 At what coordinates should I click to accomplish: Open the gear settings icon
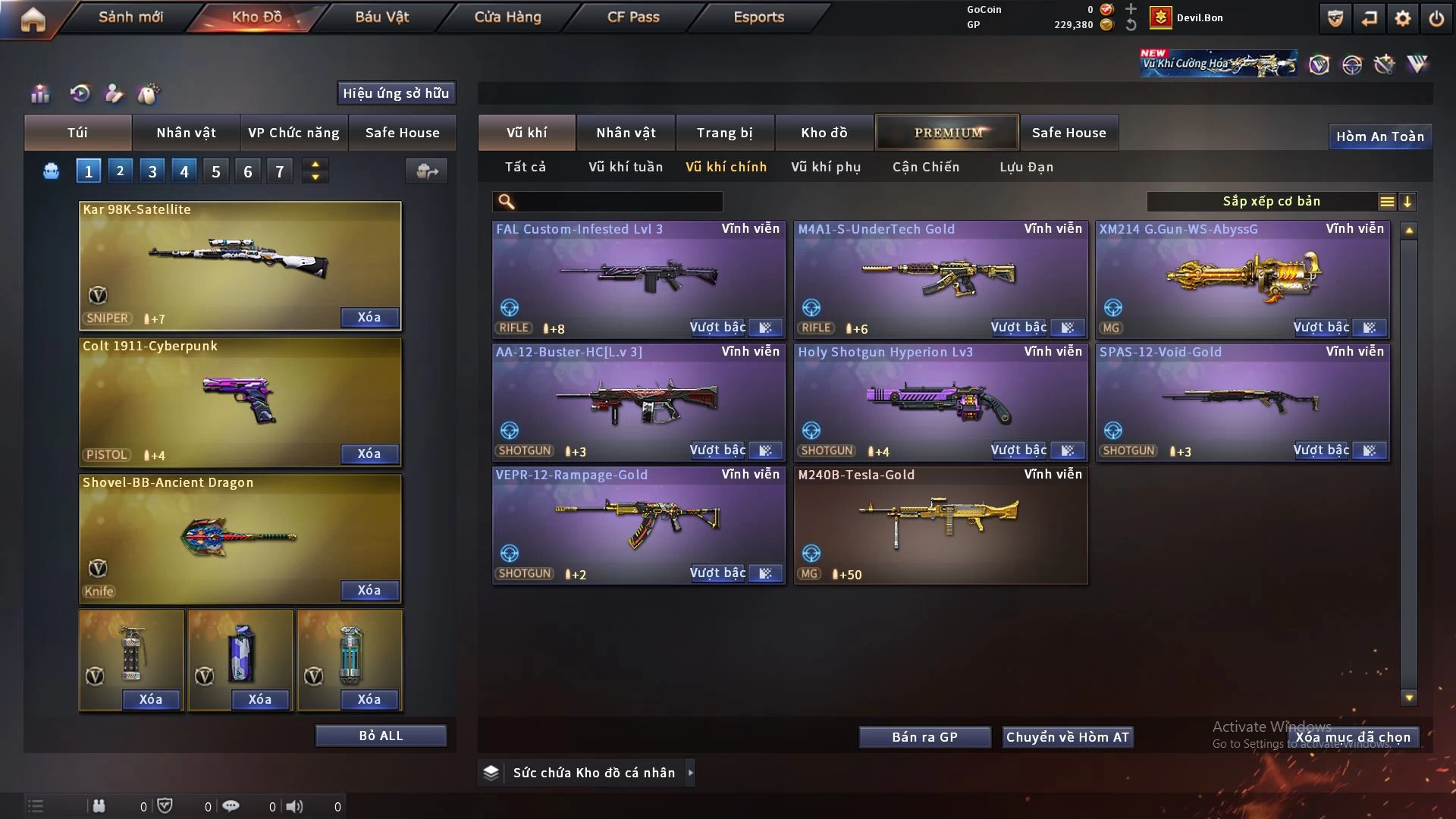(1403, 18)
